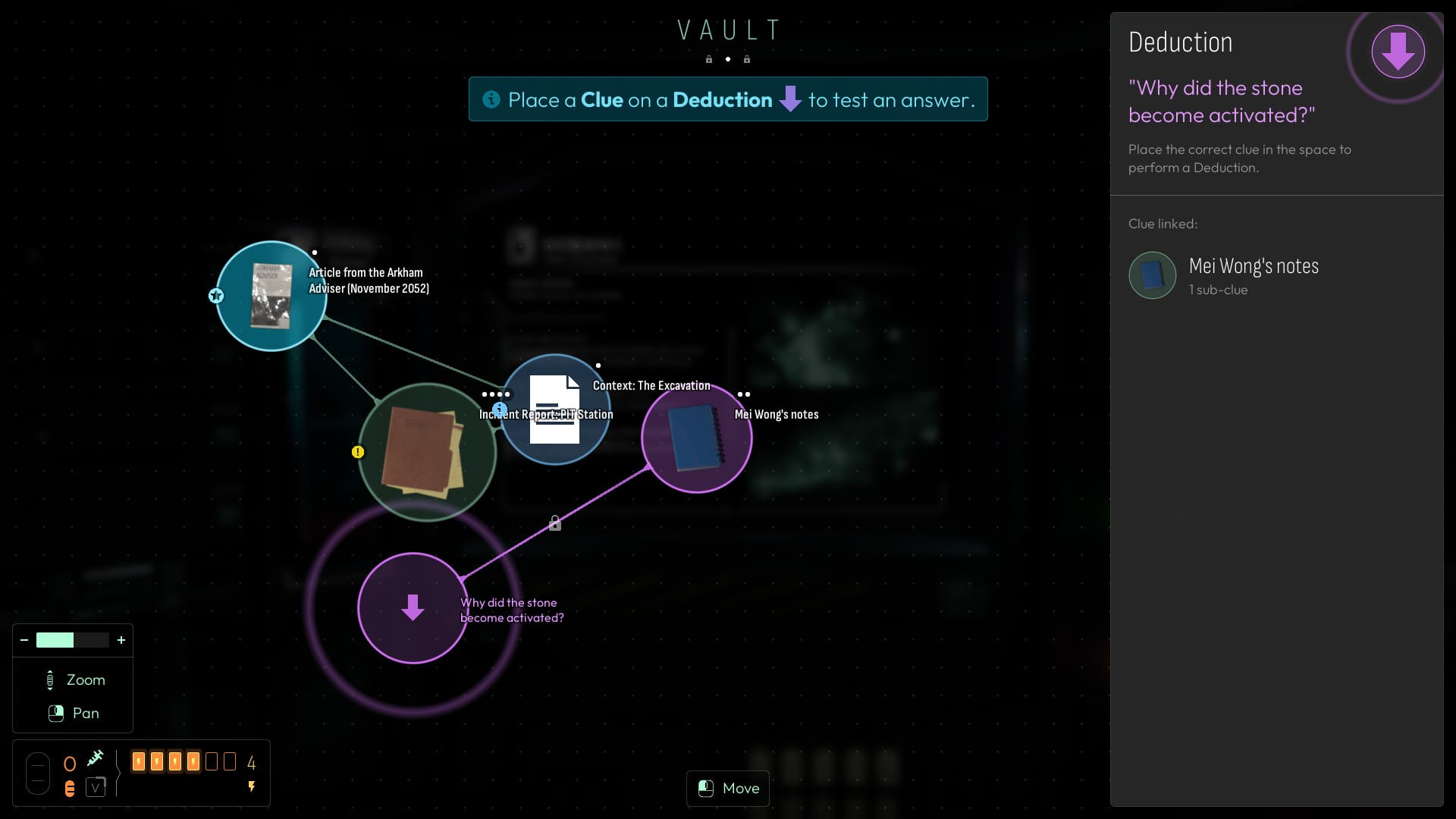
Task: Click Mei Wong's notes thumbnail in the Clue linked list
Action: [x=1152, y=275]
